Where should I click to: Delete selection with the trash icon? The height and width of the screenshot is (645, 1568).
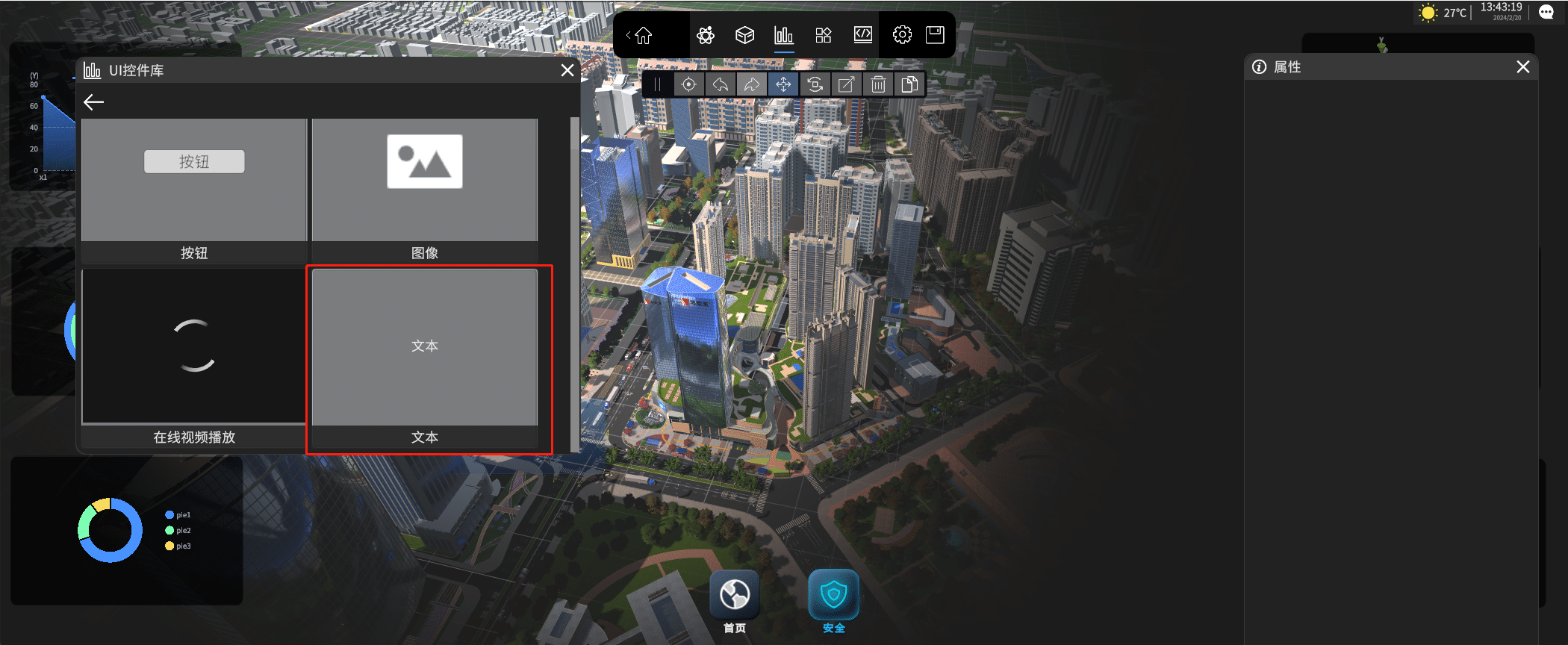click(878, 84)
